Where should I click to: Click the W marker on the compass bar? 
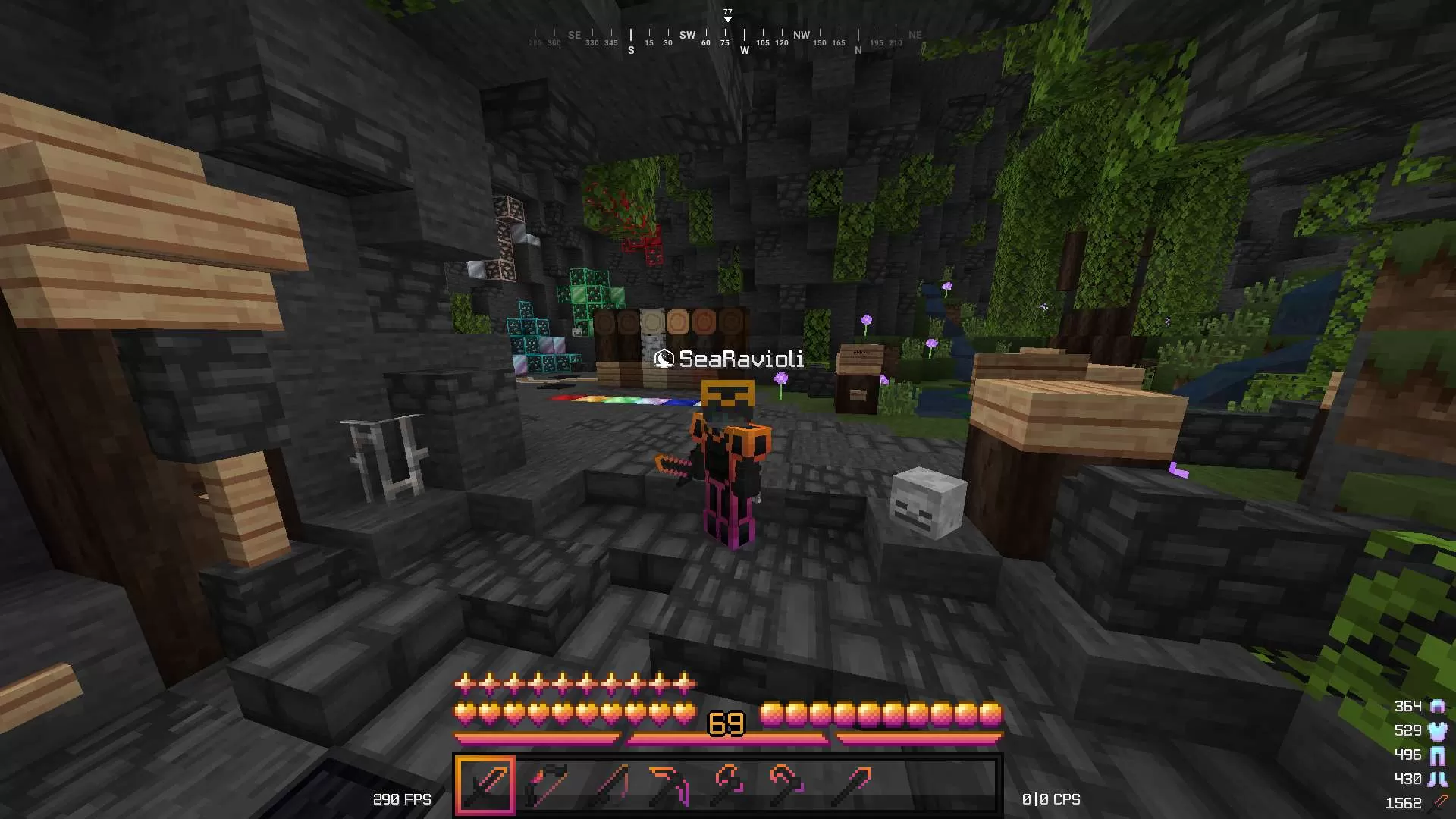coord(745,49)
